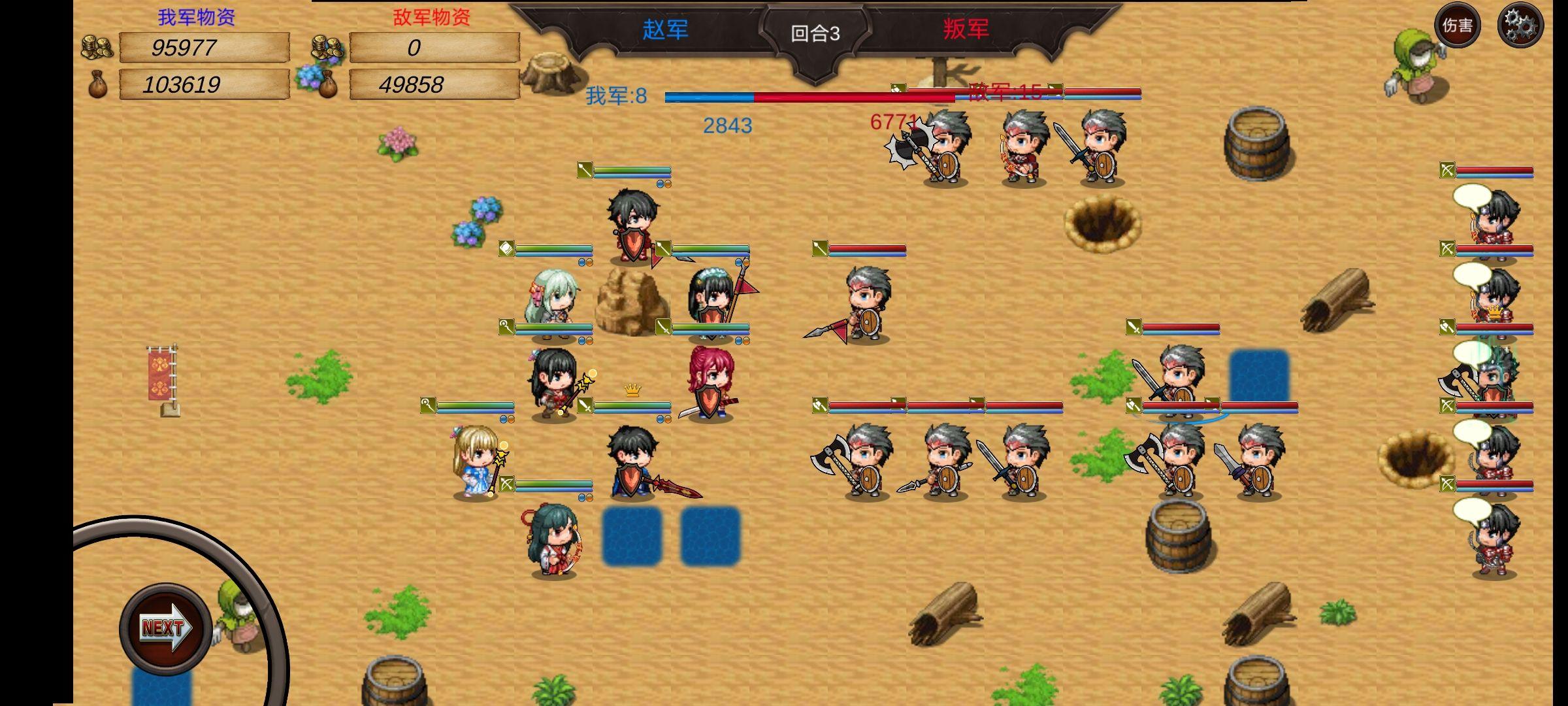The image size is (1568, 706).
Task: Toggle the 伤害 damage display button
Action: point(1458,27)
